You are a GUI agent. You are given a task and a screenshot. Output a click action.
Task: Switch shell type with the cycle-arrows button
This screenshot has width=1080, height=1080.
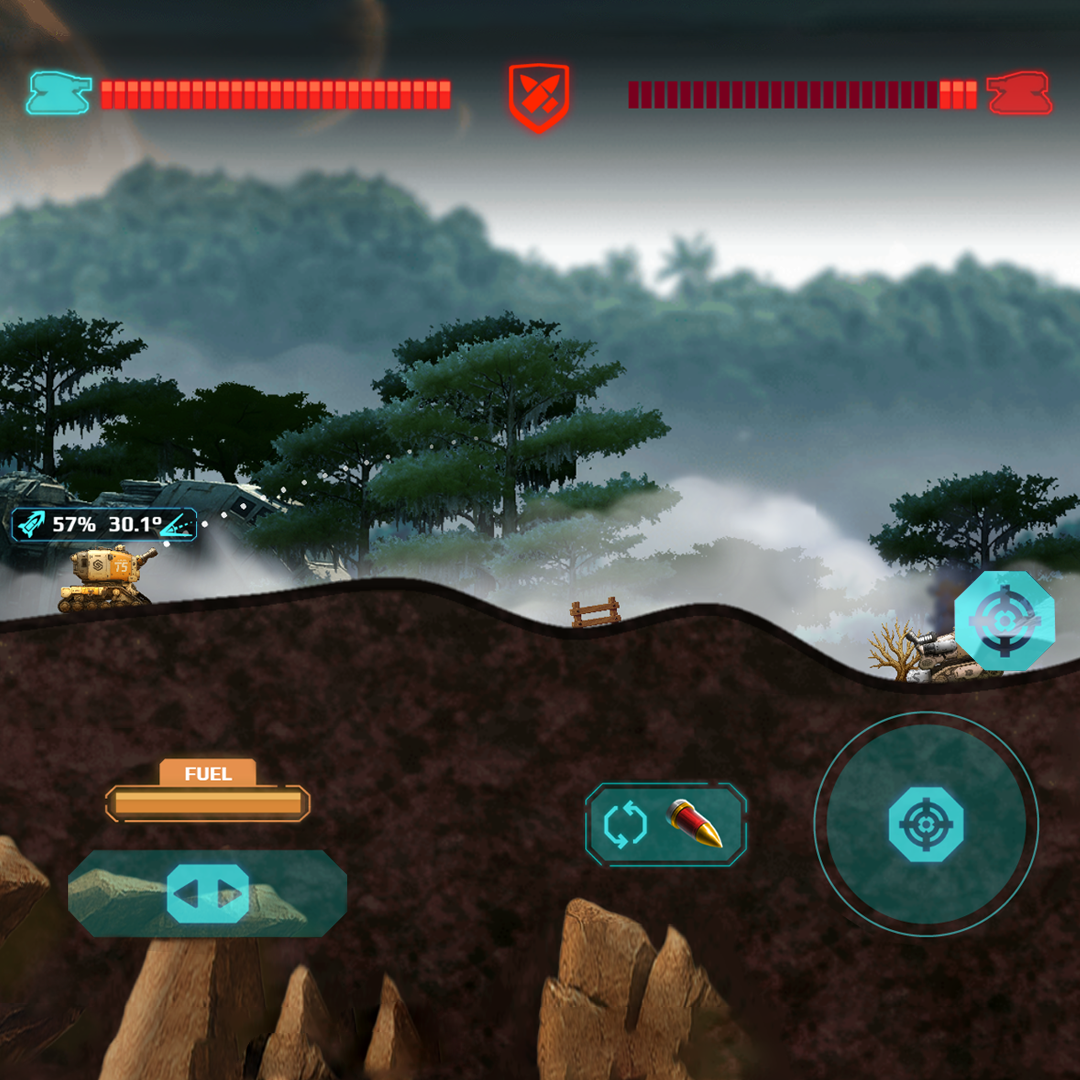click(626, 825)
